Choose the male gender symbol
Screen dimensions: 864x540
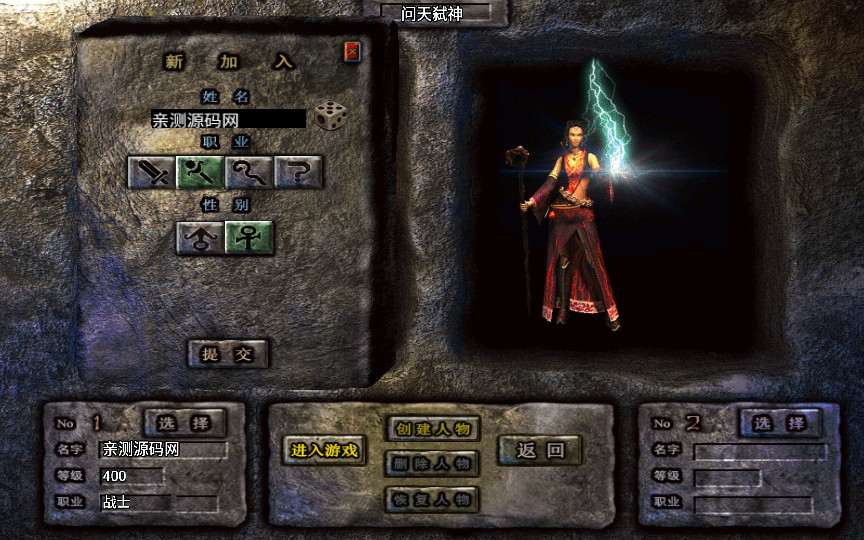pos(200,237)
